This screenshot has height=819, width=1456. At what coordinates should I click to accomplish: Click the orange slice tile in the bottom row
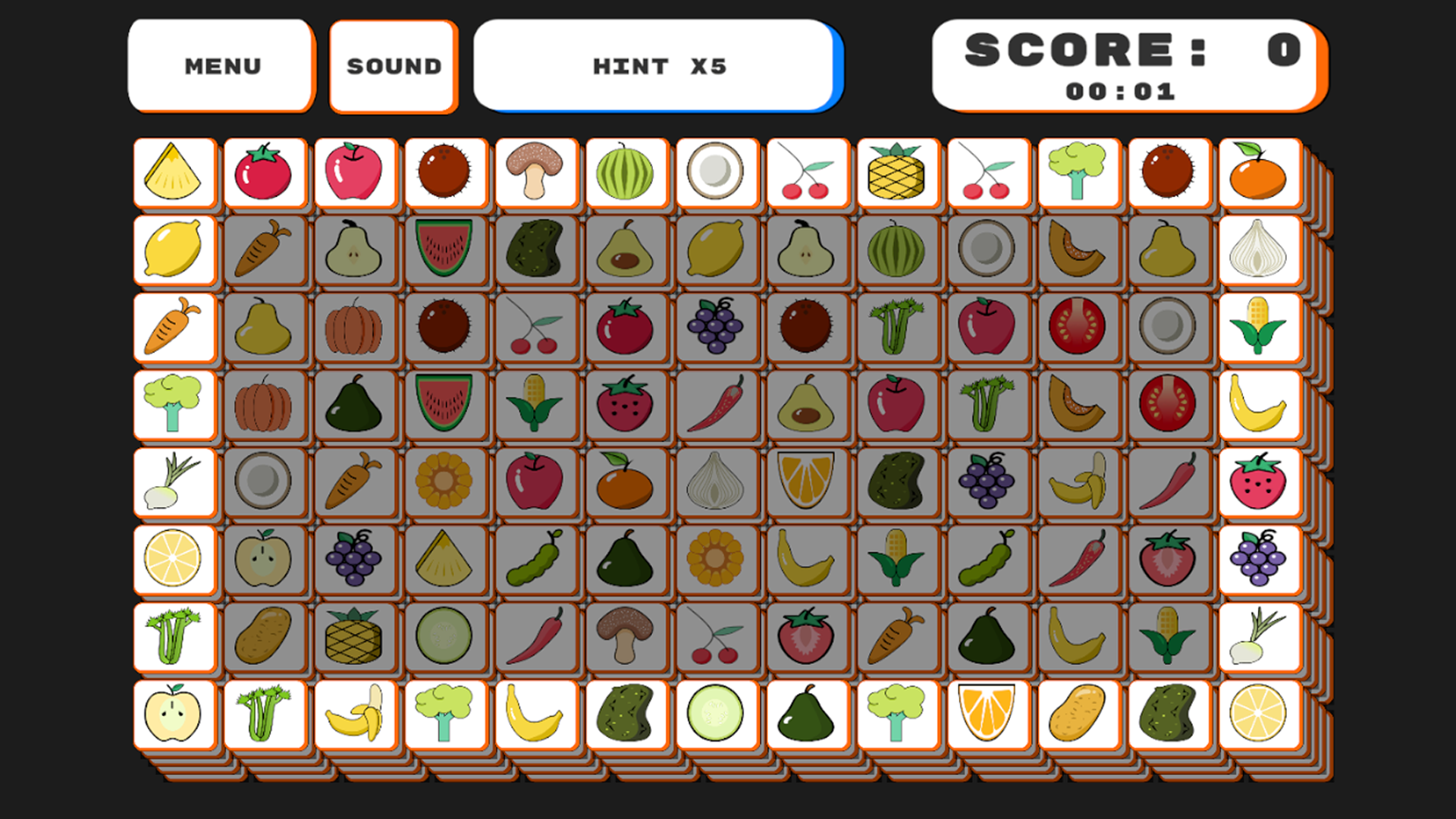tap(987, 714)
